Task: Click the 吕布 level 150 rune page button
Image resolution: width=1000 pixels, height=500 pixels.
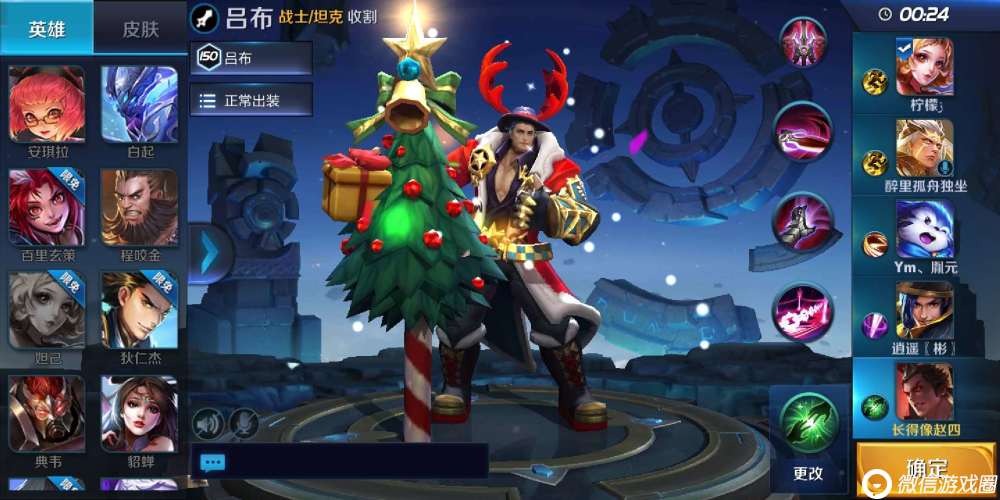Action: click(251, 58)
